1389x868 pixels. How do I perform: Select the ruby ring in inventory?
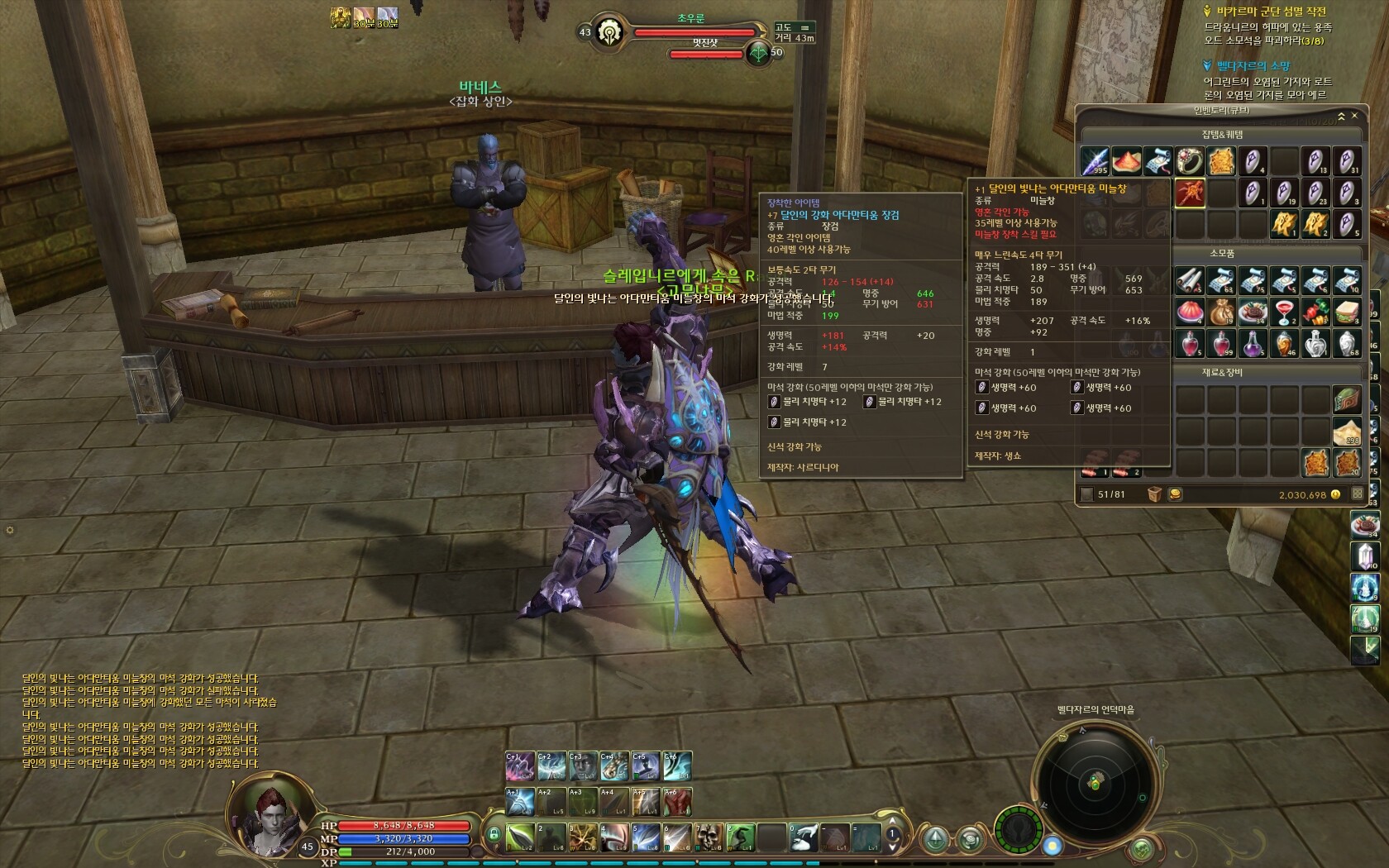(1190, 161)
